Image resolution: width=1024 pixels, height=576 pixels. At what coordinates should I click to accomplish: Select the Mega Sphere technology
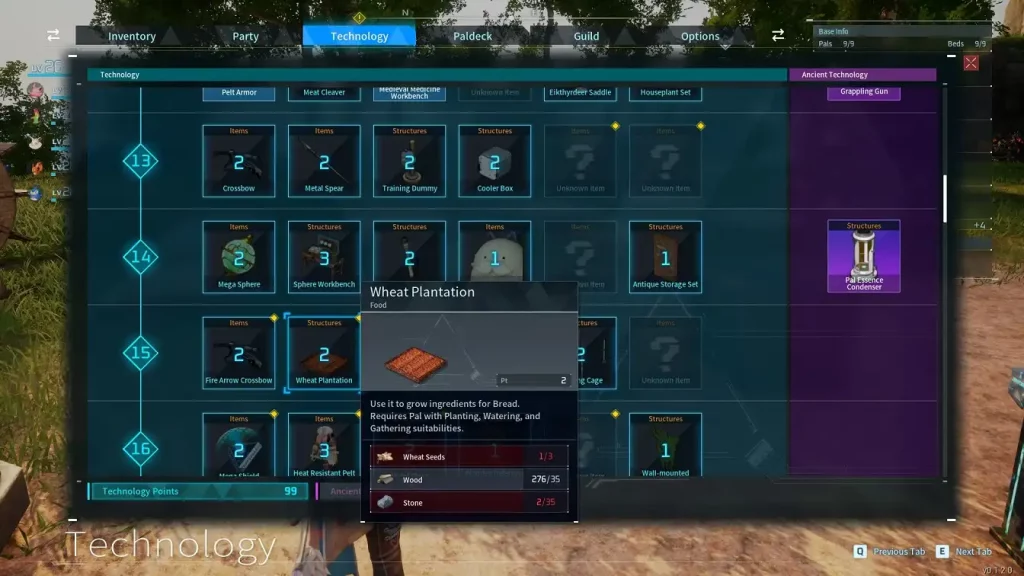pyautogui.click(x=239, y=257)
